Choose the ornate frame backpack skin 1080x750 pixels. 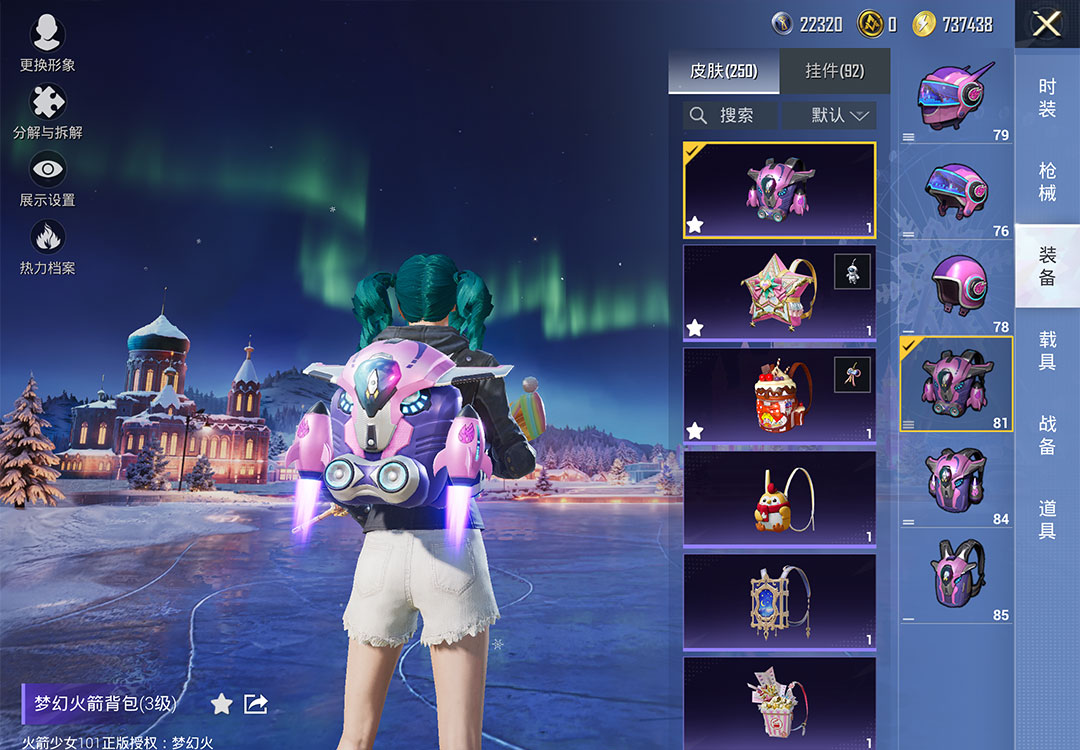click(779, 602)
